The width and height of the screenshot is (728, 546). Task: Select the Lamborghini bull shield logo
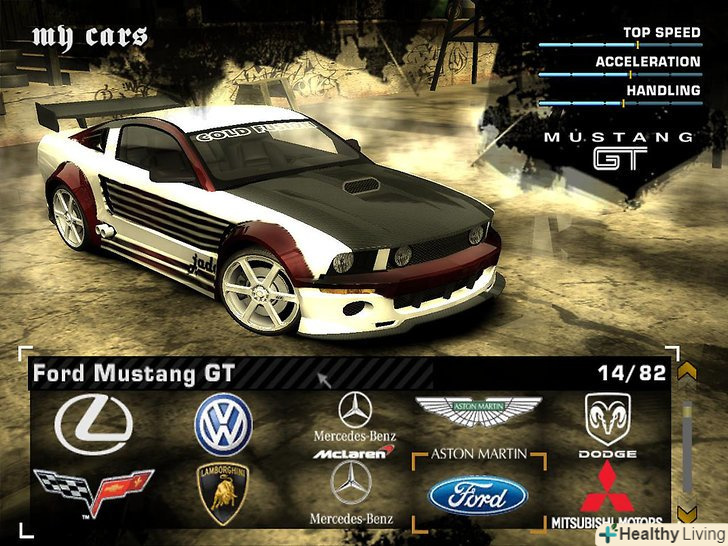[223, 492]
